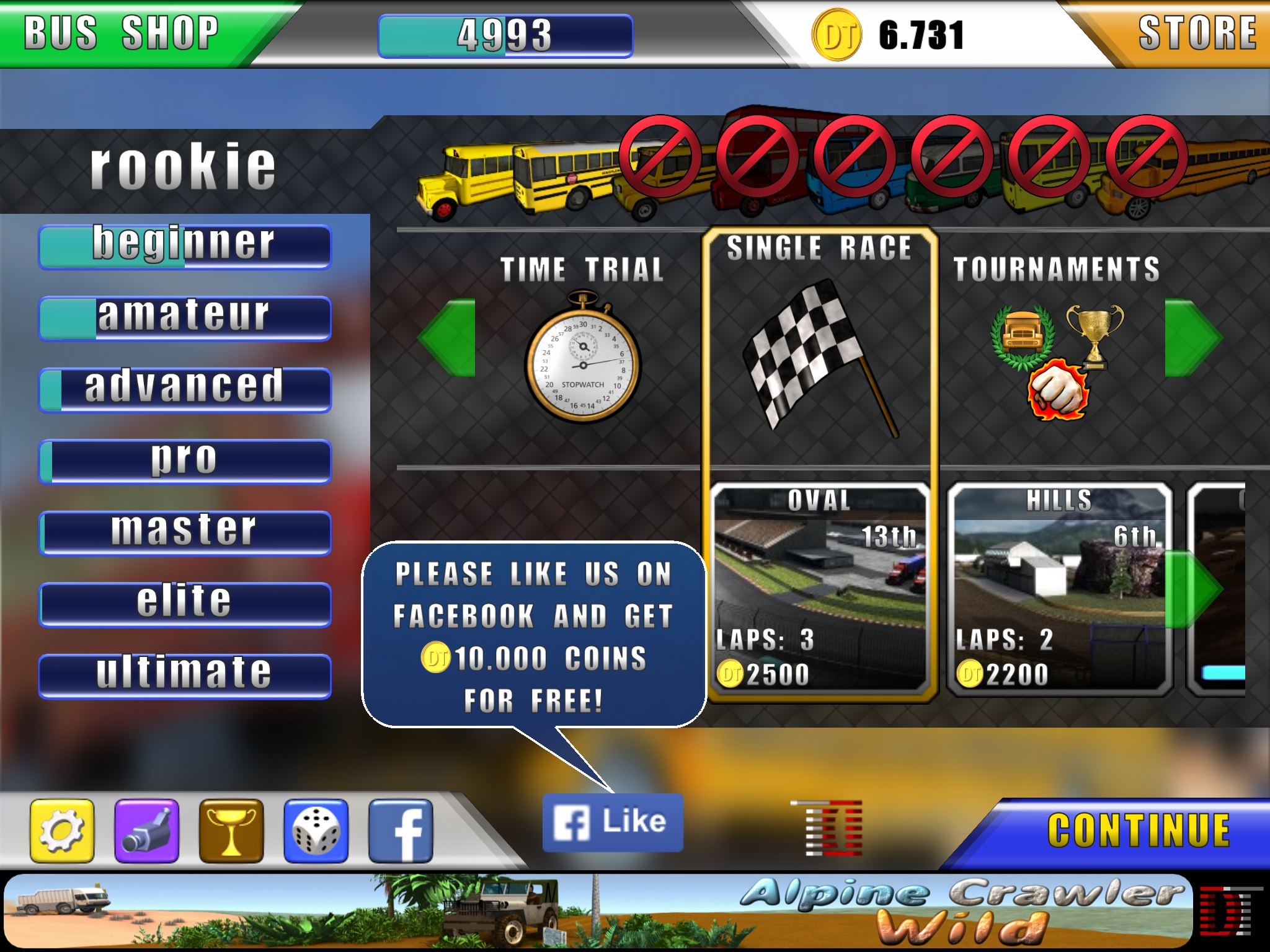The width and height of the screenshot is (1270, 952).
Task: Open Tournaments mode
Action: [1056, 347]
